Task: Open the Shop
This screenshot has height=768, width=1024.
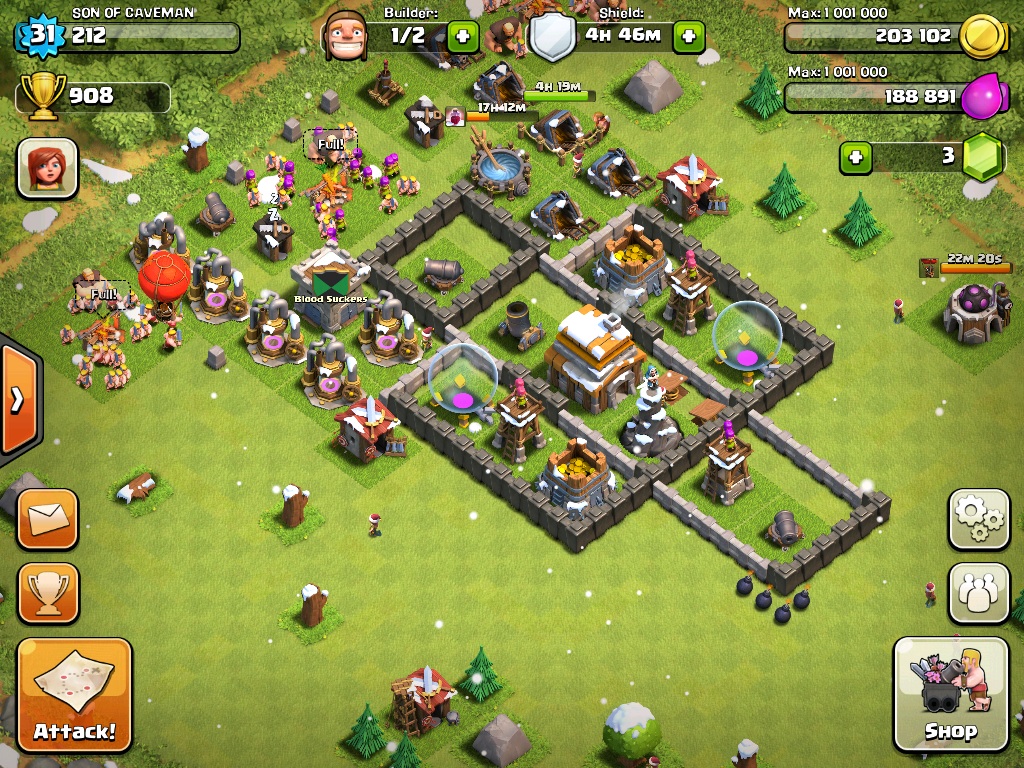Action: [950, 695]
